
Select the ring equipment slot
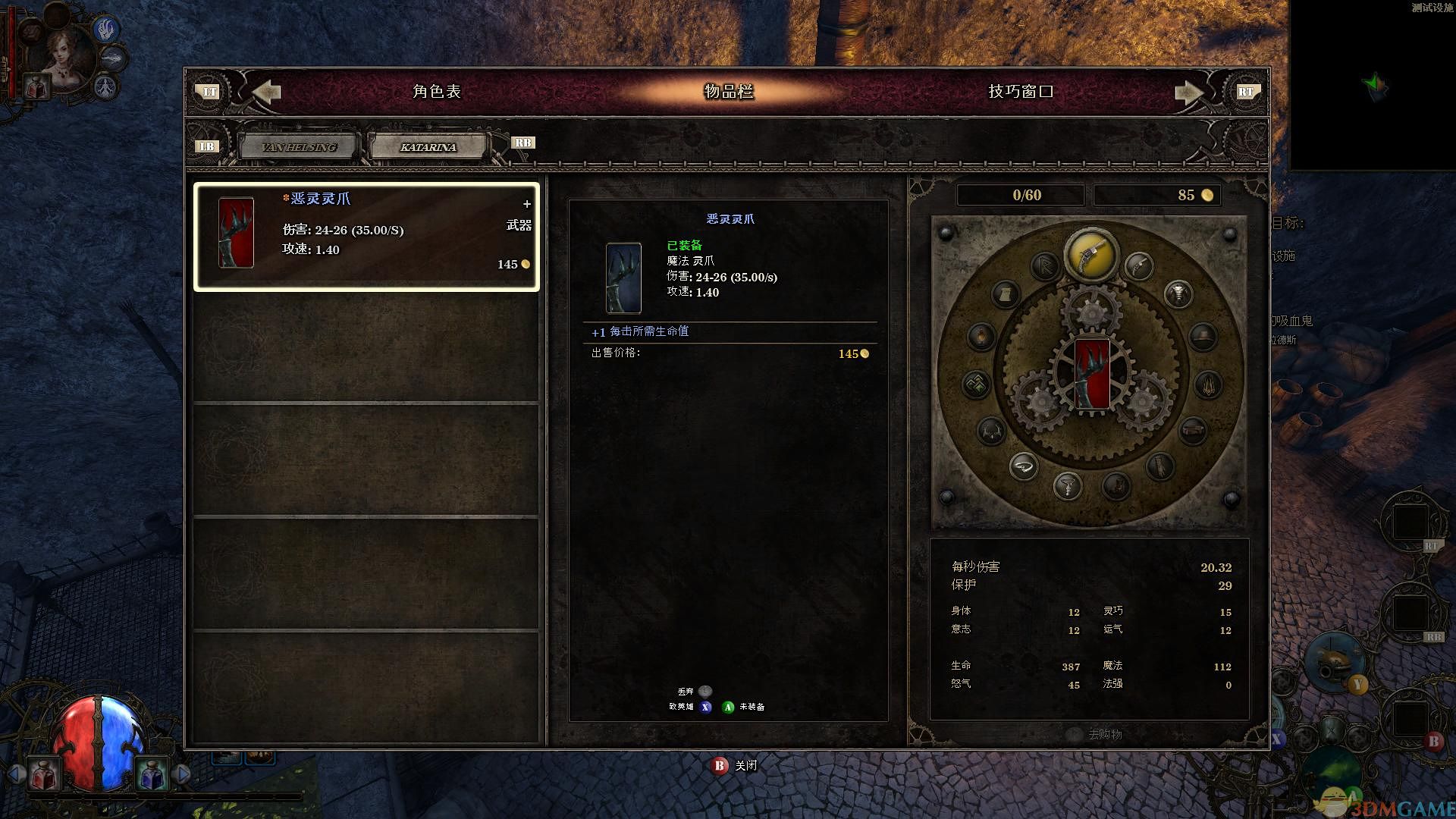coord(1023,466)
